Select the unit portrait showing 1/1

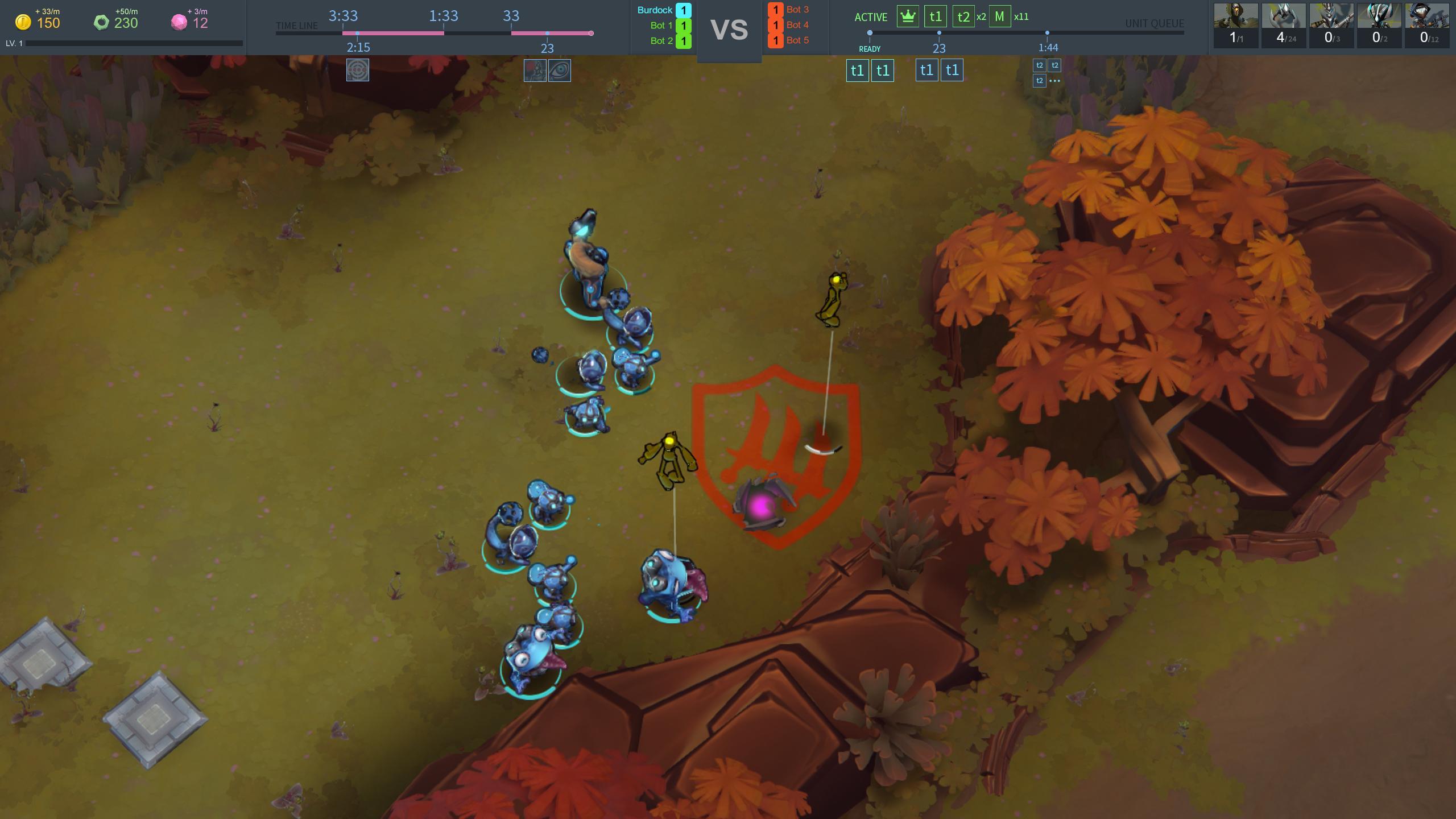click(1236, 25)
